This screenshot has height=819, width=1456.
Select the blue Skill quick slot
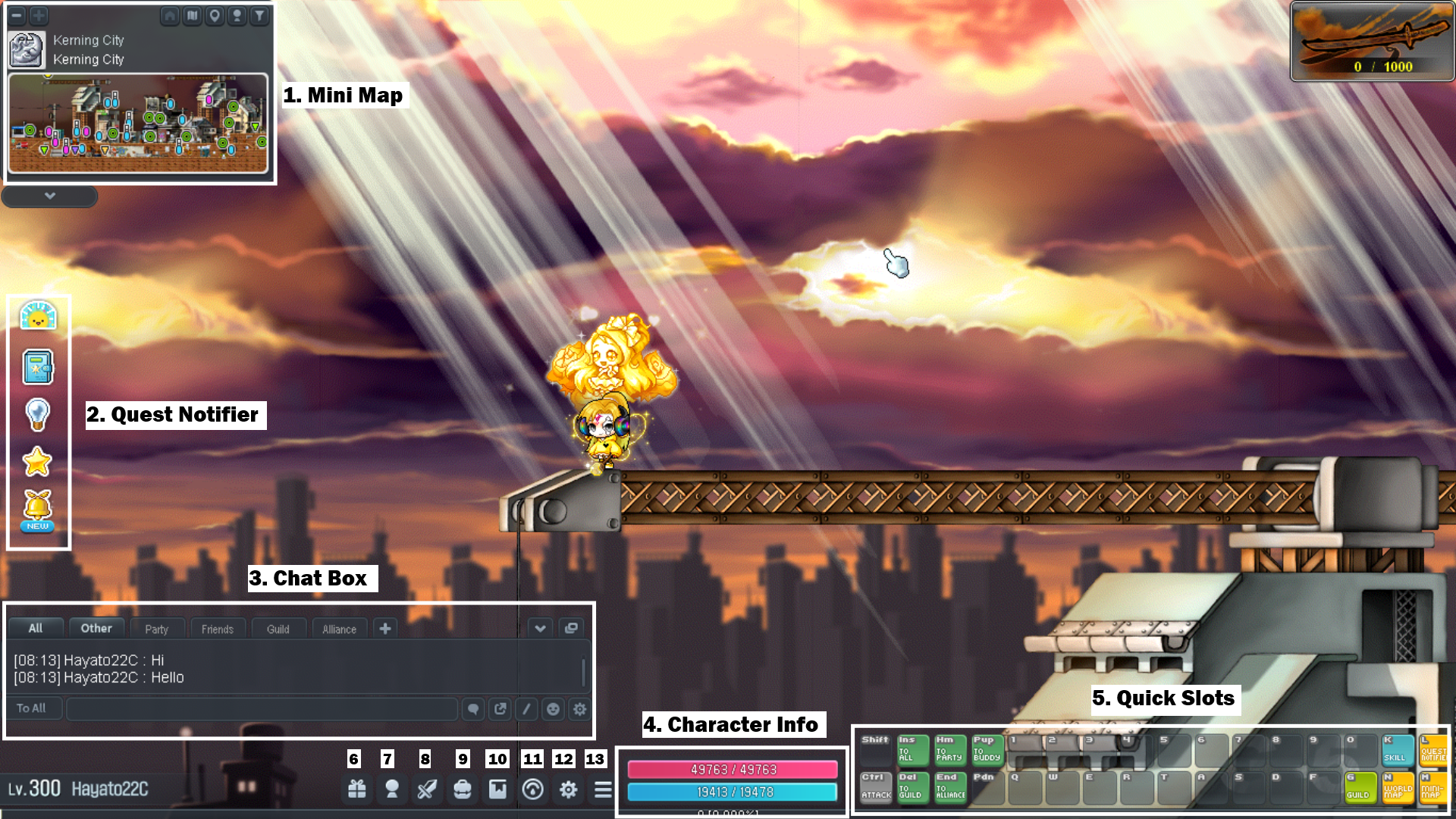[x=1397, y=749]
